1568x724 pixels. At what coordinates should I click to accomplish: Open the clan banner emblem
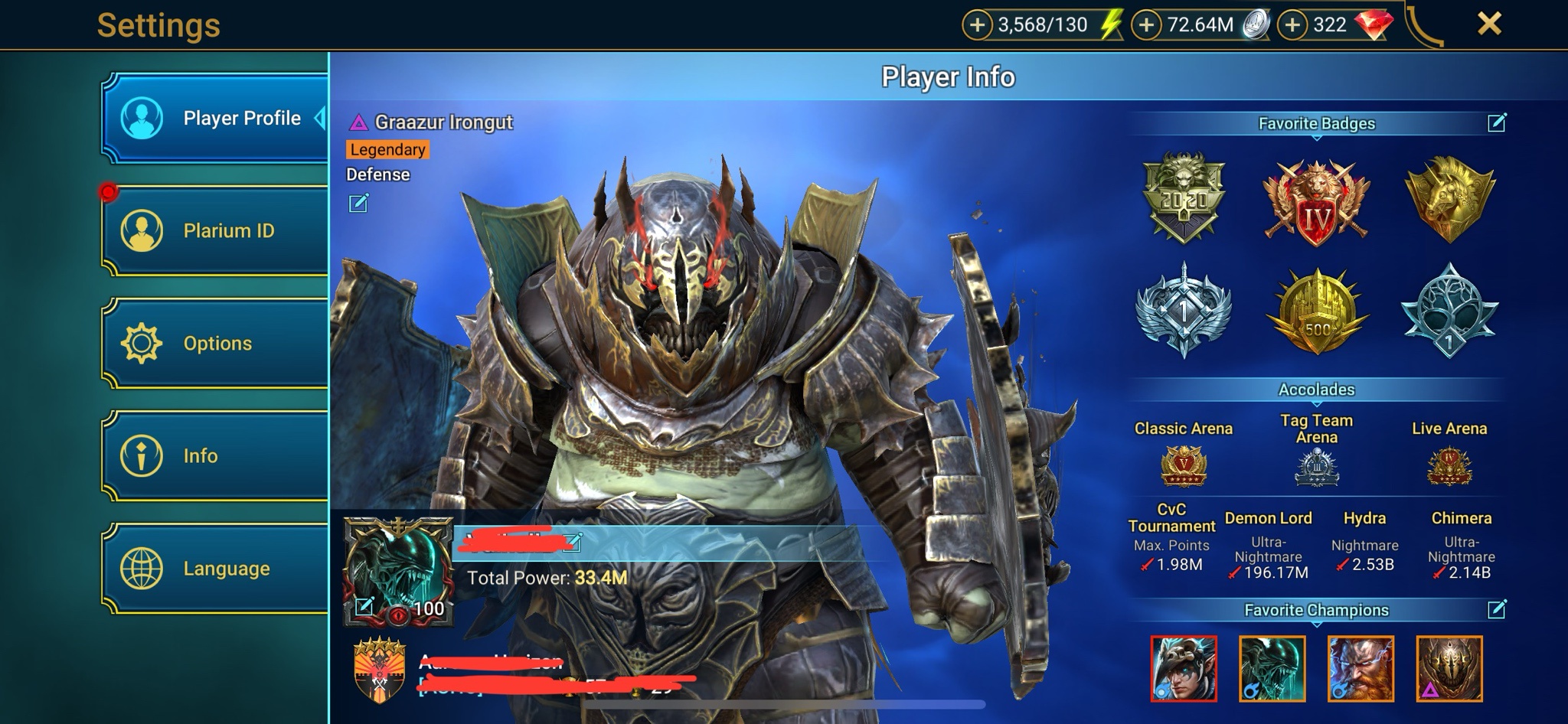379,670
